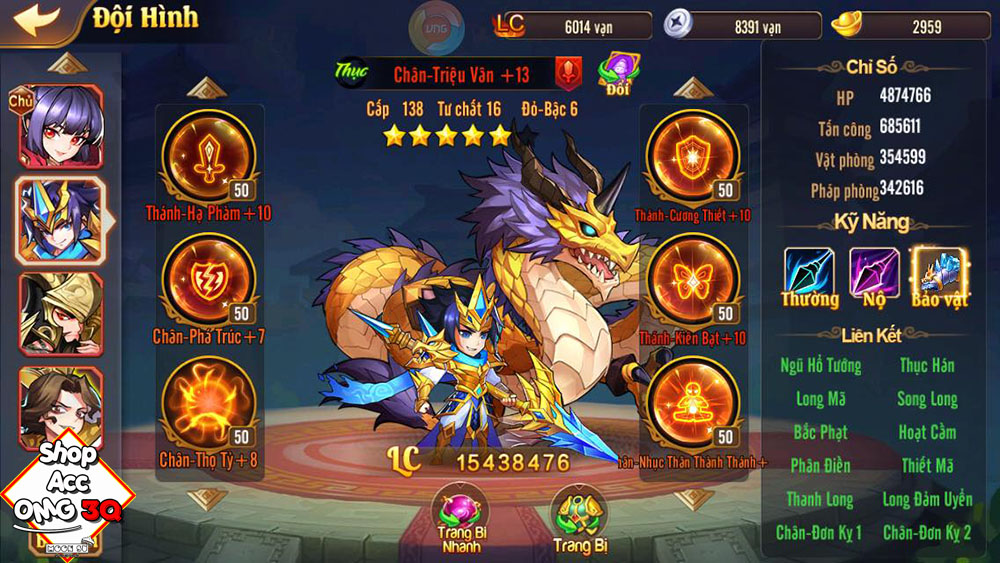Open the Long Đảm Uyển link entry

pyautogui.click(x=927, y=499)
